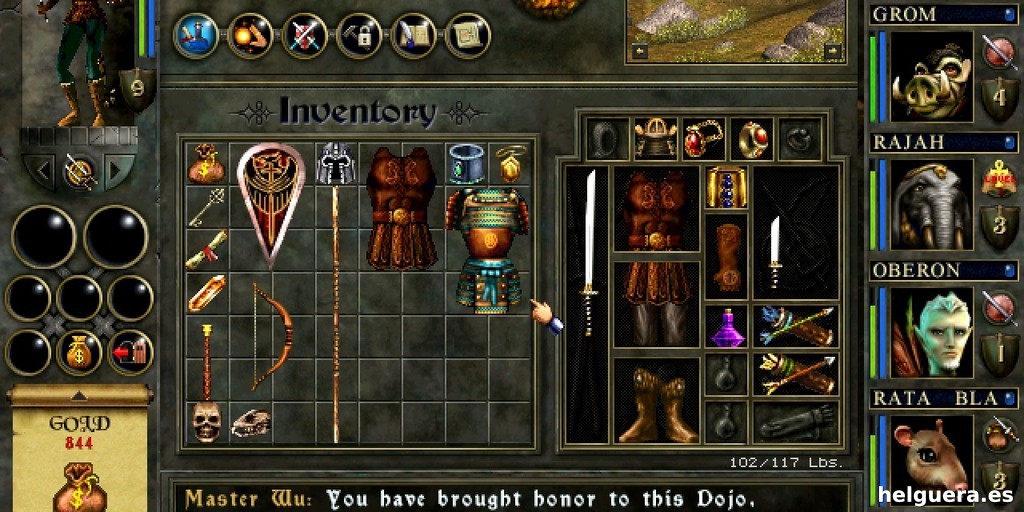Open the inventory potion-and-sword icon
Screen dimensions: 1024x512
point(196,35)
